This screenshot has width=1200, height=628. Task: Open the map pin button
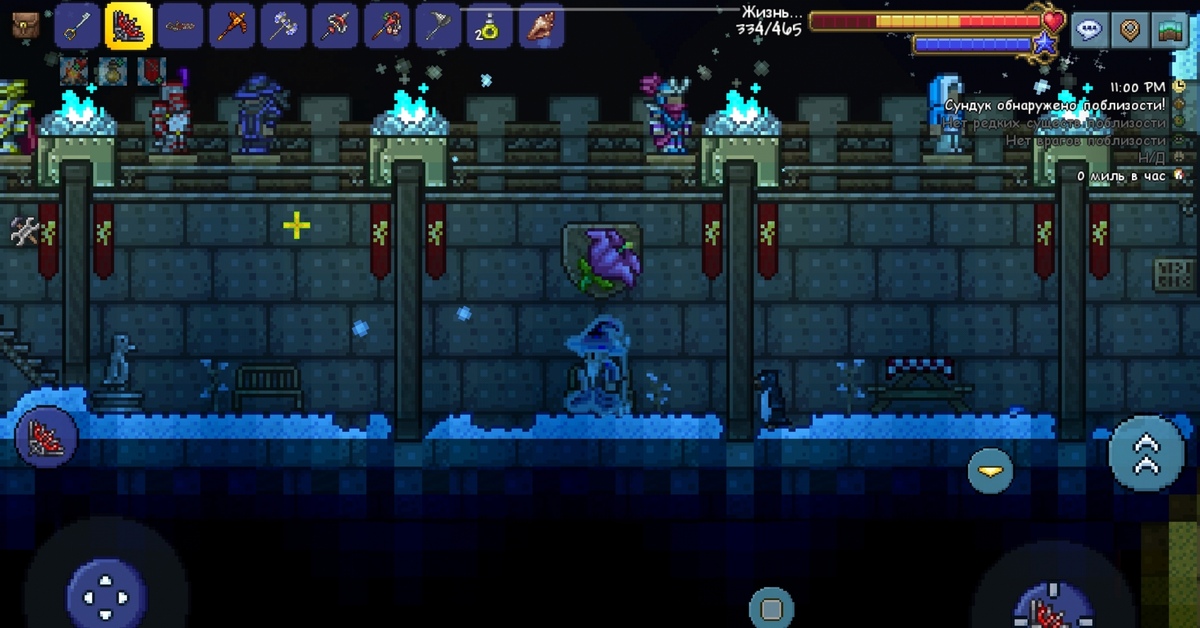tap(1130, 30)
